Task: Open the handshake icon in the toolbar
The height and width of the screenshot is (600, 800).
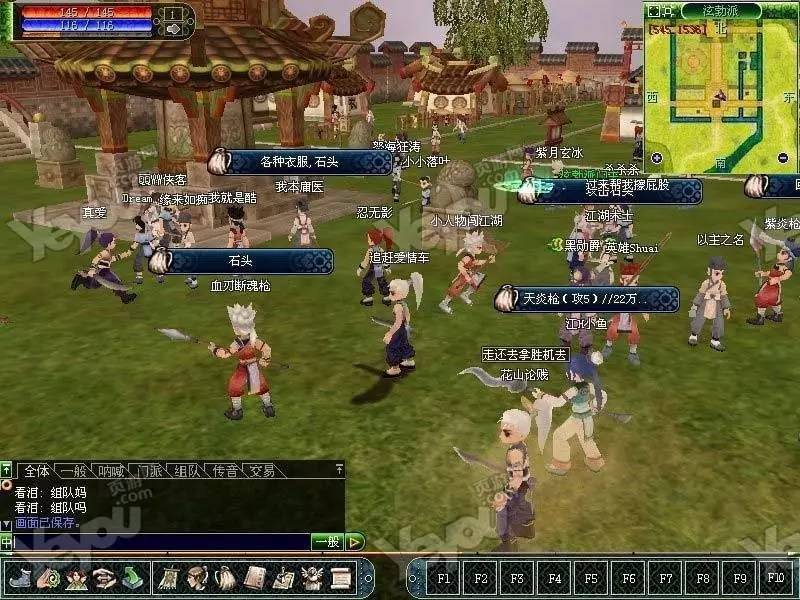Action: pyautogui.click(x=105, y=577)
